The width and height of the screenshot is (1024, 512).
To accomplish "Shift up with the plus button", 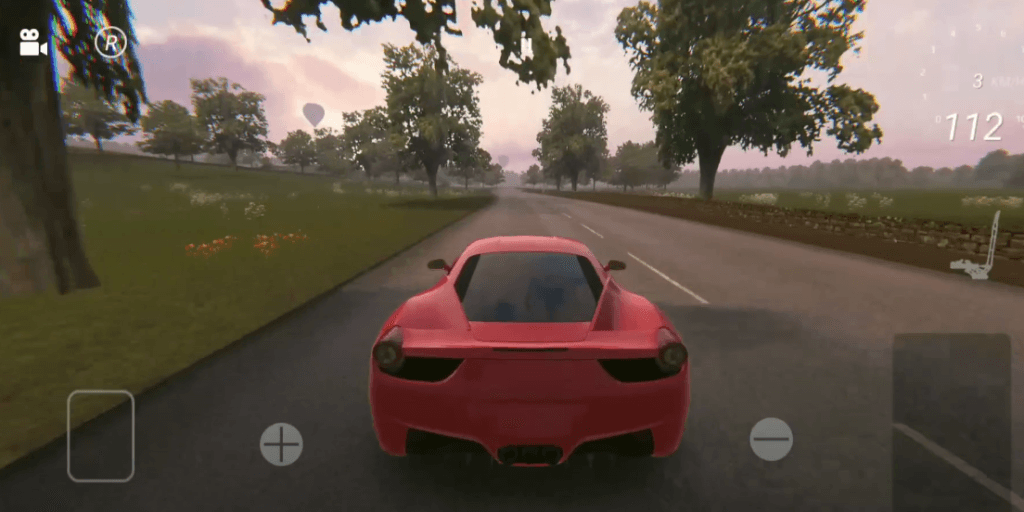I will [281, 444].
